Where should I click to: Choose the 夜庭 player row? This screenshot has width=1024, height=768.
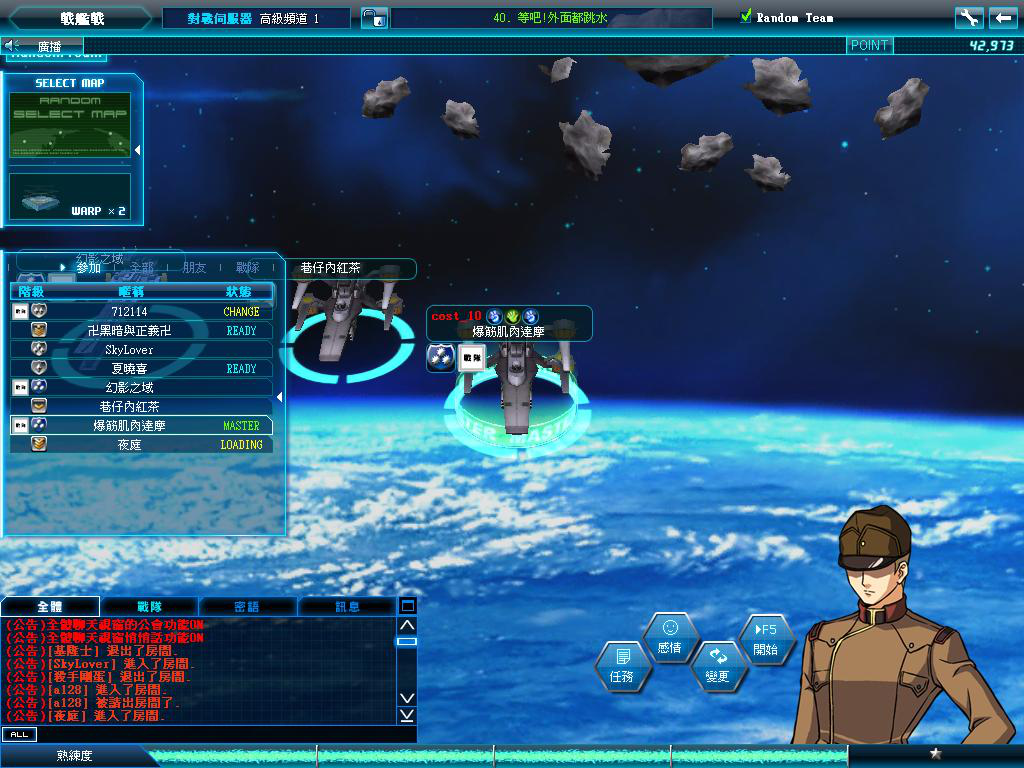point(130,445)
